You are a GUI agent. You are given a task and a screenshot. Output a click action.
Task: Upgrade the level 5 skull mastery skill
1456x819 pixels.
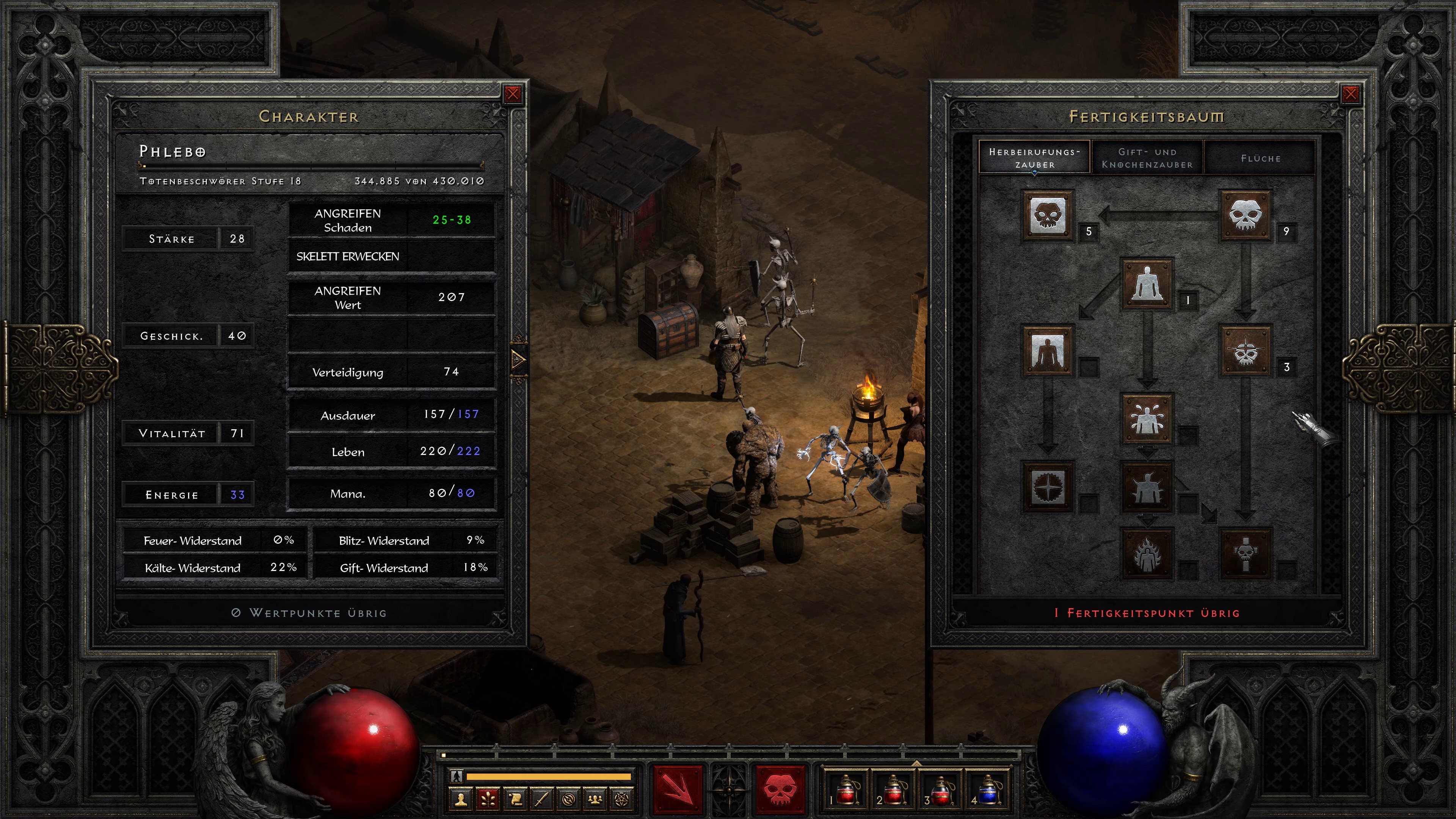pyautogui.click(x=1047, y=215)
